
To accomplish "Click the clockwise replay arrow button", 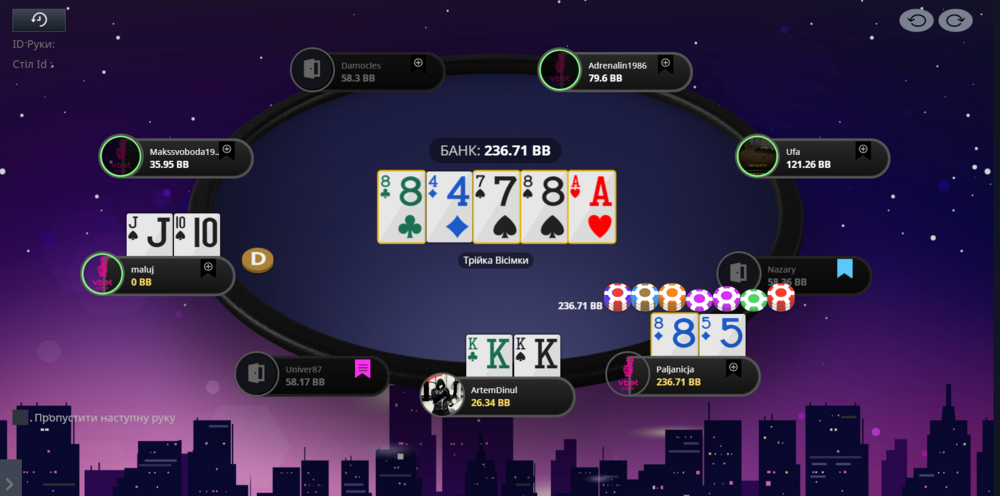I will pos(955,20).
